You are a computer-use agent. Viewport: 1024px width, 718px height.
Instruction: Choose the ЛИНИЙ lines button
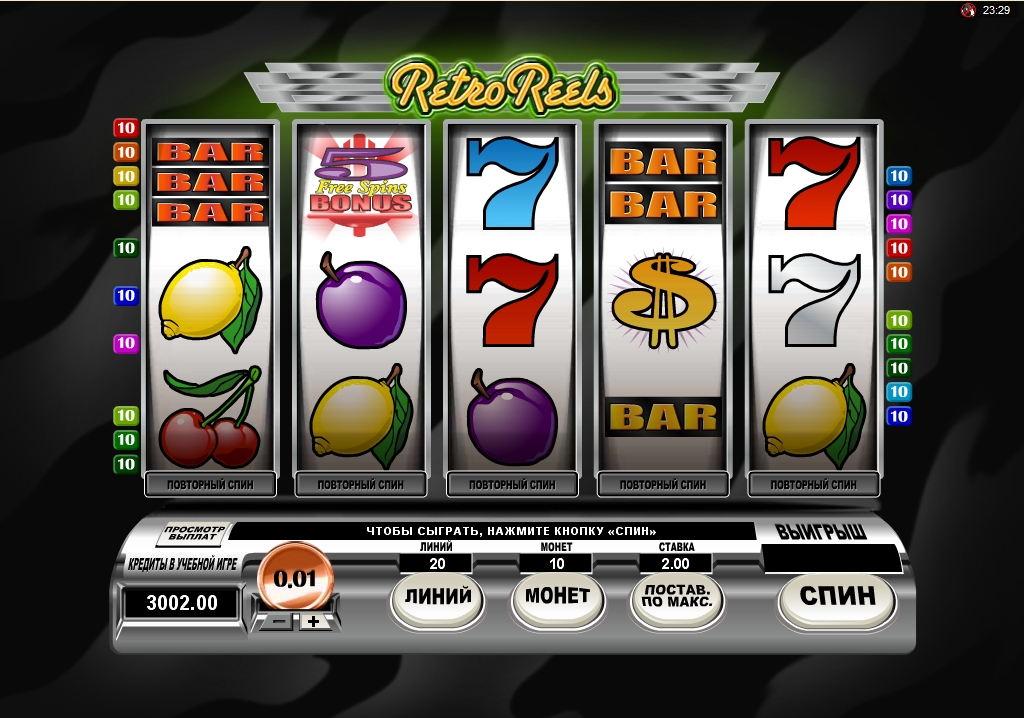[437, 597]
